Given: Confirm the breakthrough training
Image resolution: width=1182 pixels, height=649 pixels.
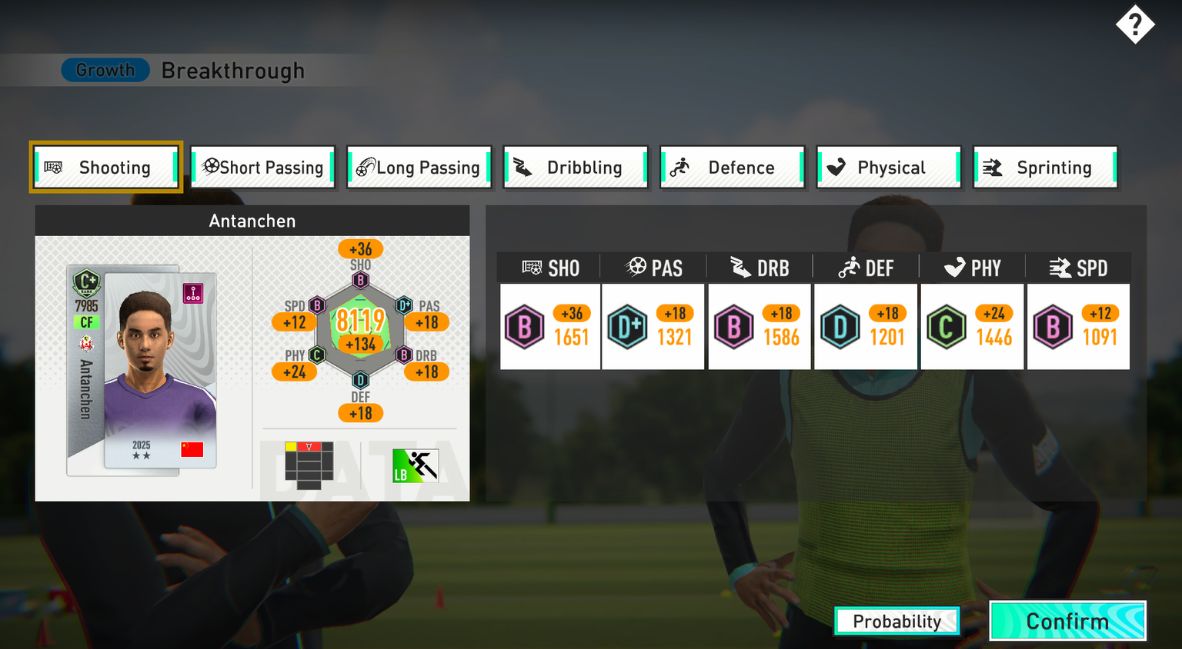Looking at the screenshot, I should tap(1067, 621).
